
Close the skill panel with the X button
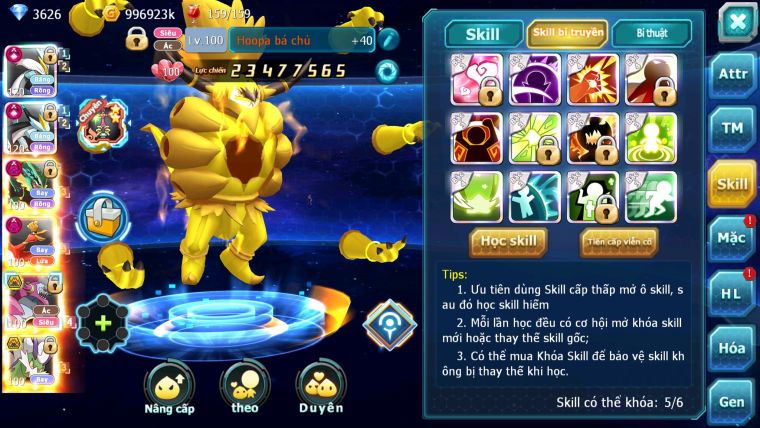(x=735, y=22)
